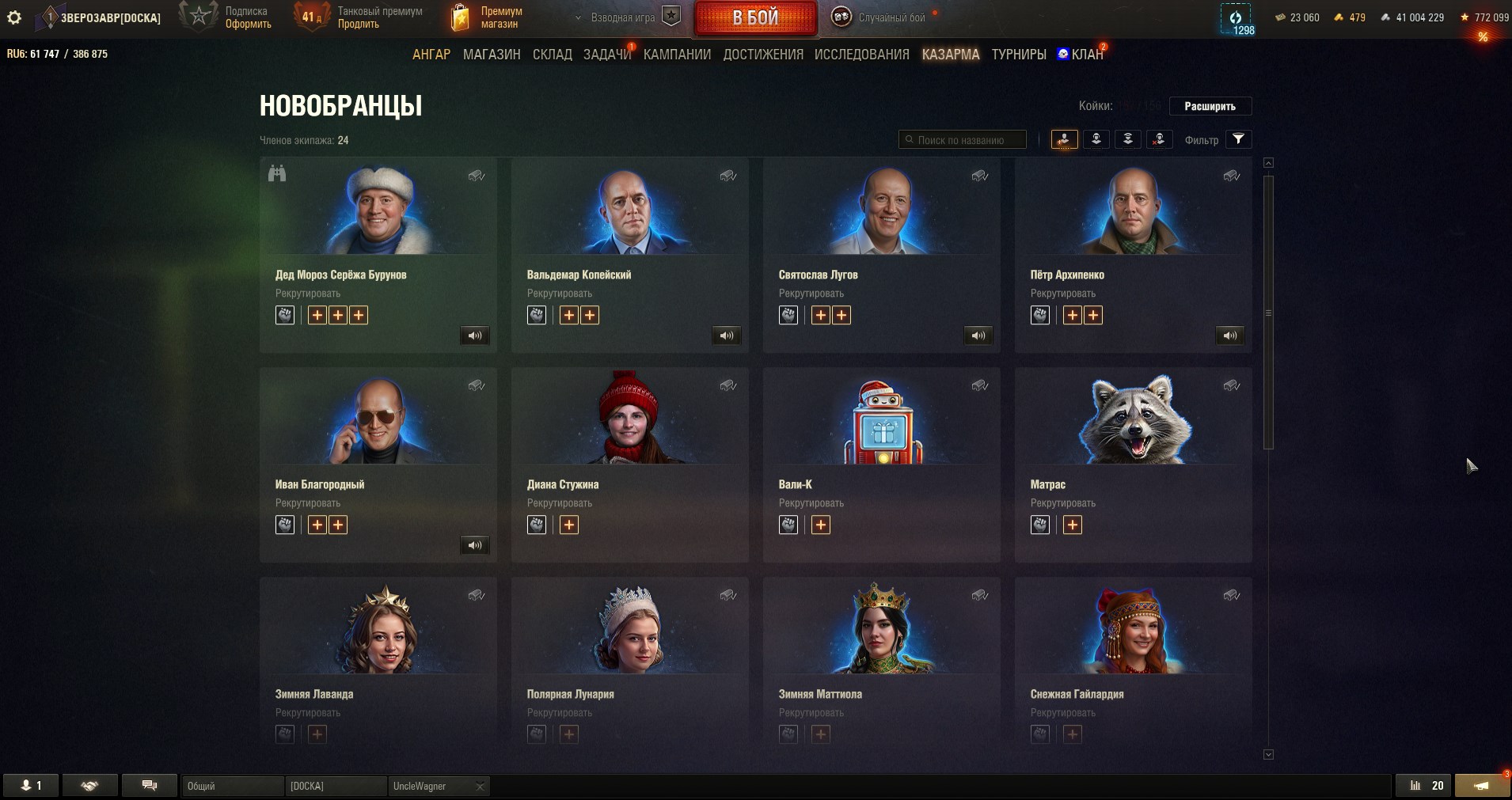Open the Премиум магазин bag icon
The height and width of the screenshot is (800, 1512).
pos(462,16)
